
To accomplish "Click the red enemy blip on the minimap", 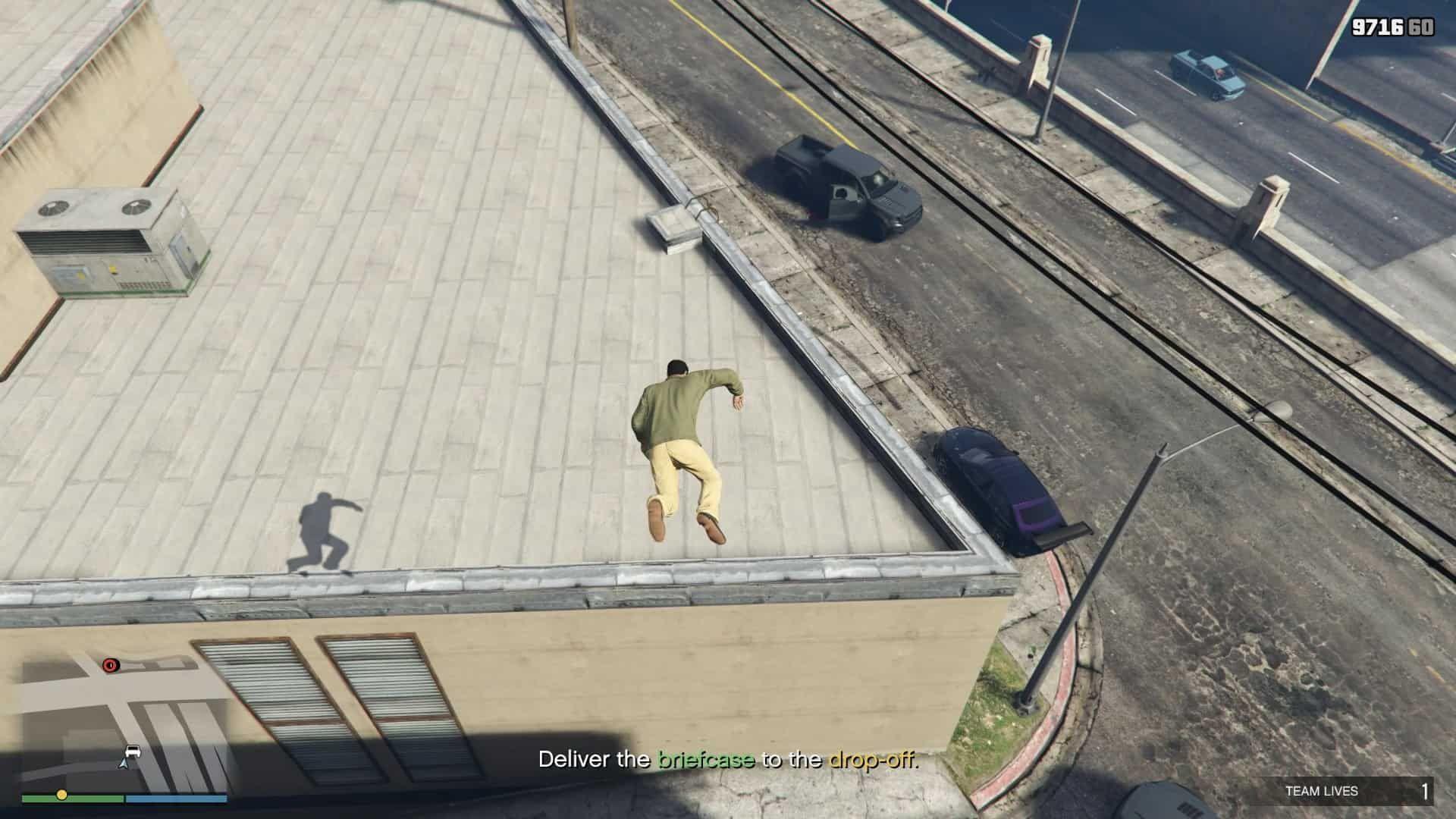I will tap(111, 665).
